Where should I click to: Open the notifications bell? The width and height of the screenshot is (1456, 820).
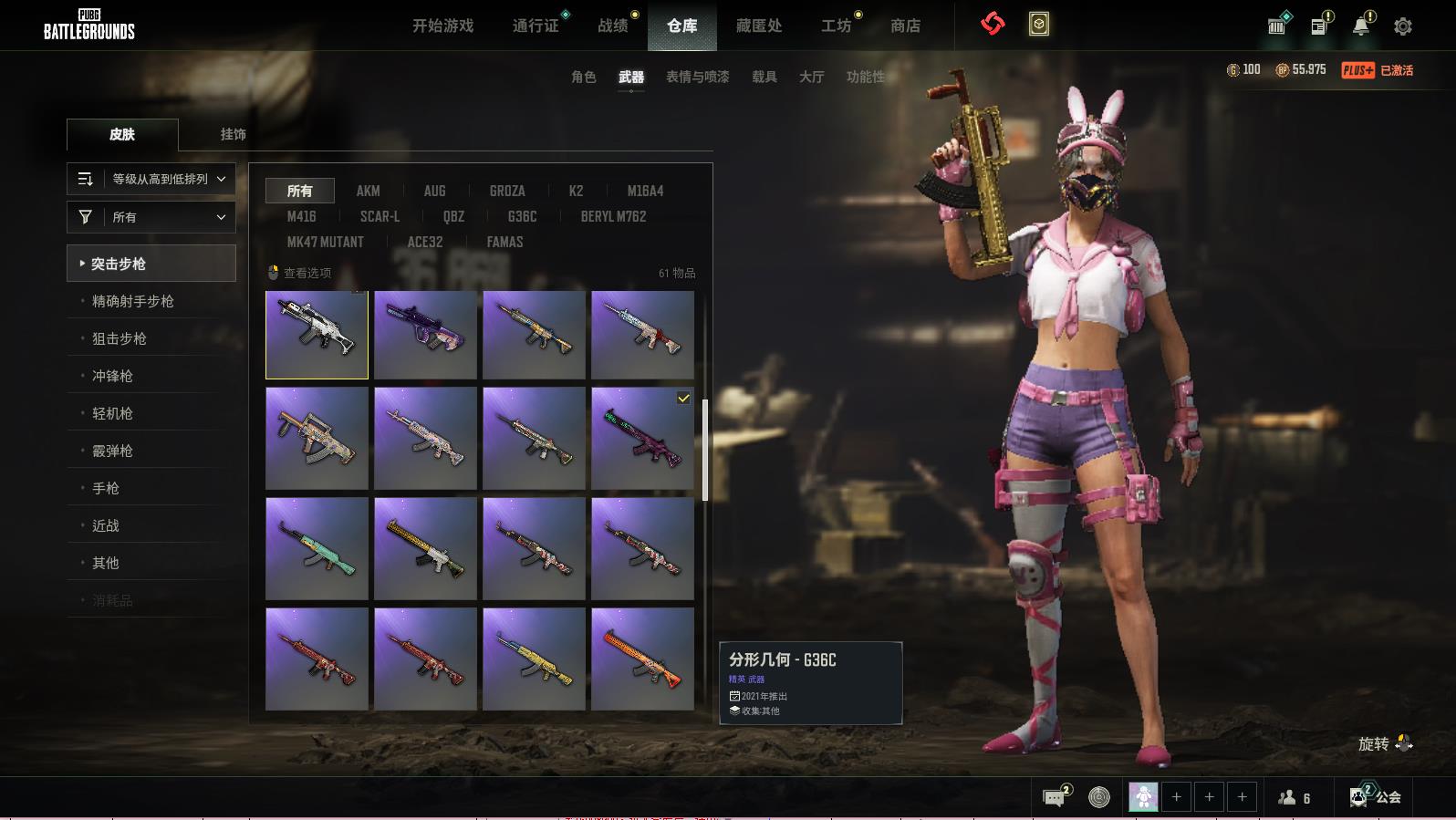click(1360, 26)
